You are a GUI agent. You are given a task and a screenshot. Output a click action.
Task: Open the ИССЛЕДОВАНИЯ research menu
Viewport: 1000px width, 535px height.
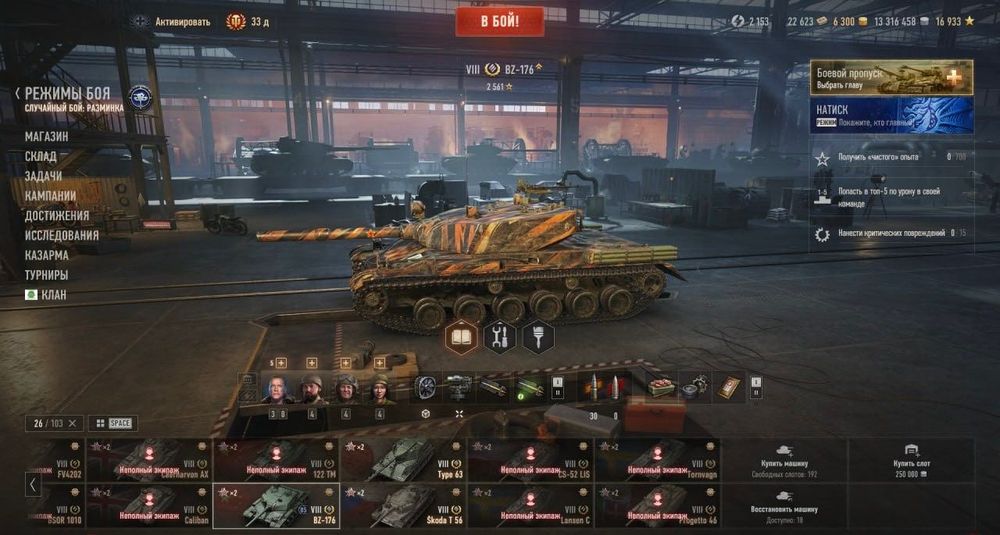coord(62,235)
